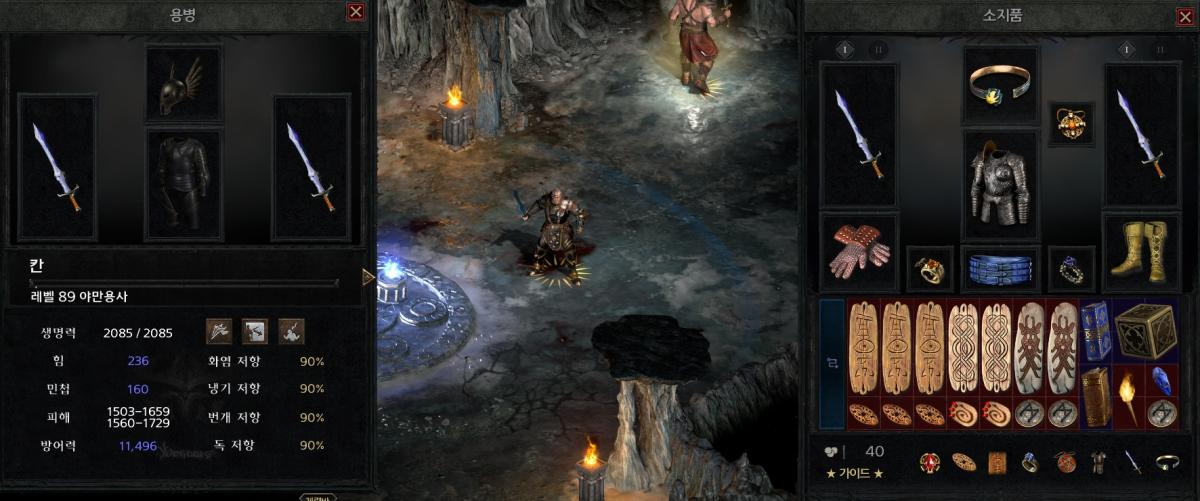The image size is (1200, 501).
Task: Click the swap arrows beside the inventory grid
Action: (x=832, y=364)
